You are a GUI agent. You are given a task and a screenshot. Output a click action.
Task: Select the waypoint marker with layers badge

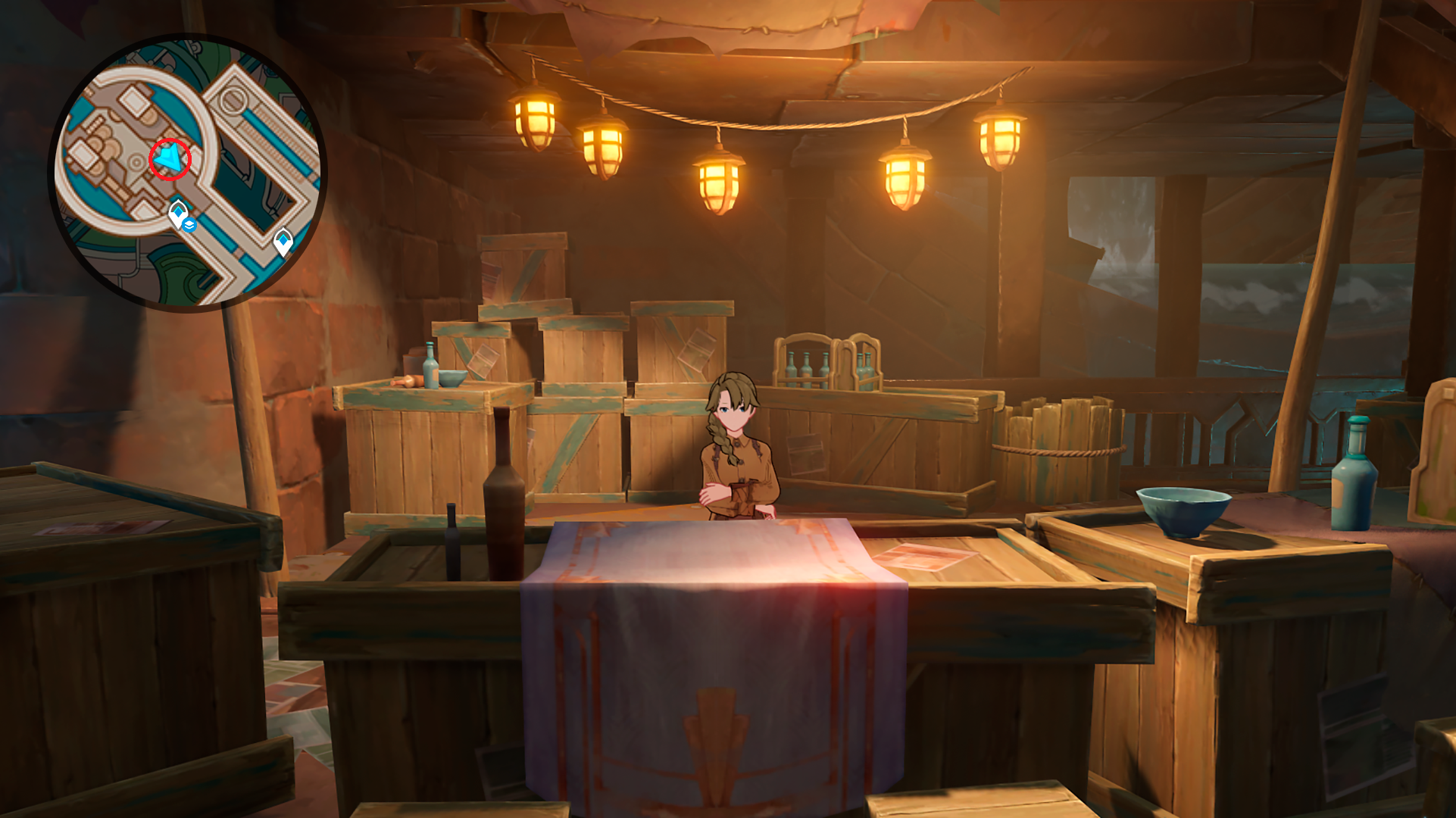coord(179,214)
